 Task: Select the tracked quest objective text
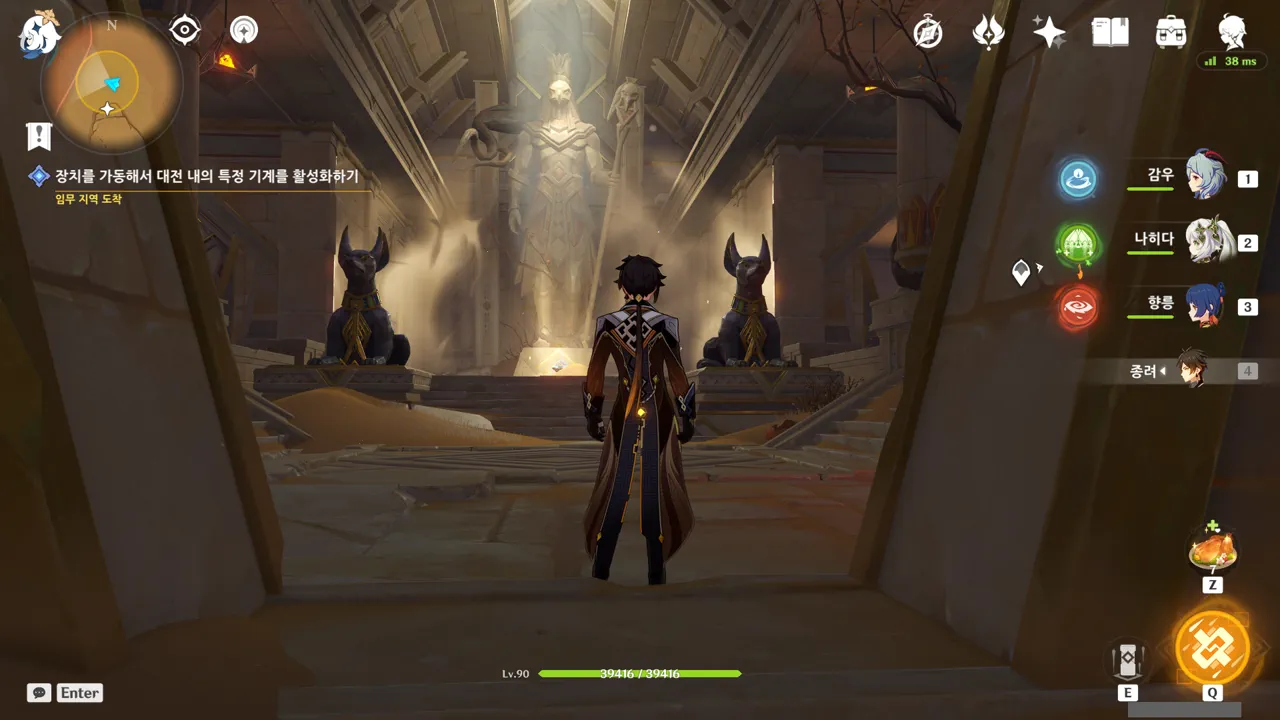(x=207, y=177)
